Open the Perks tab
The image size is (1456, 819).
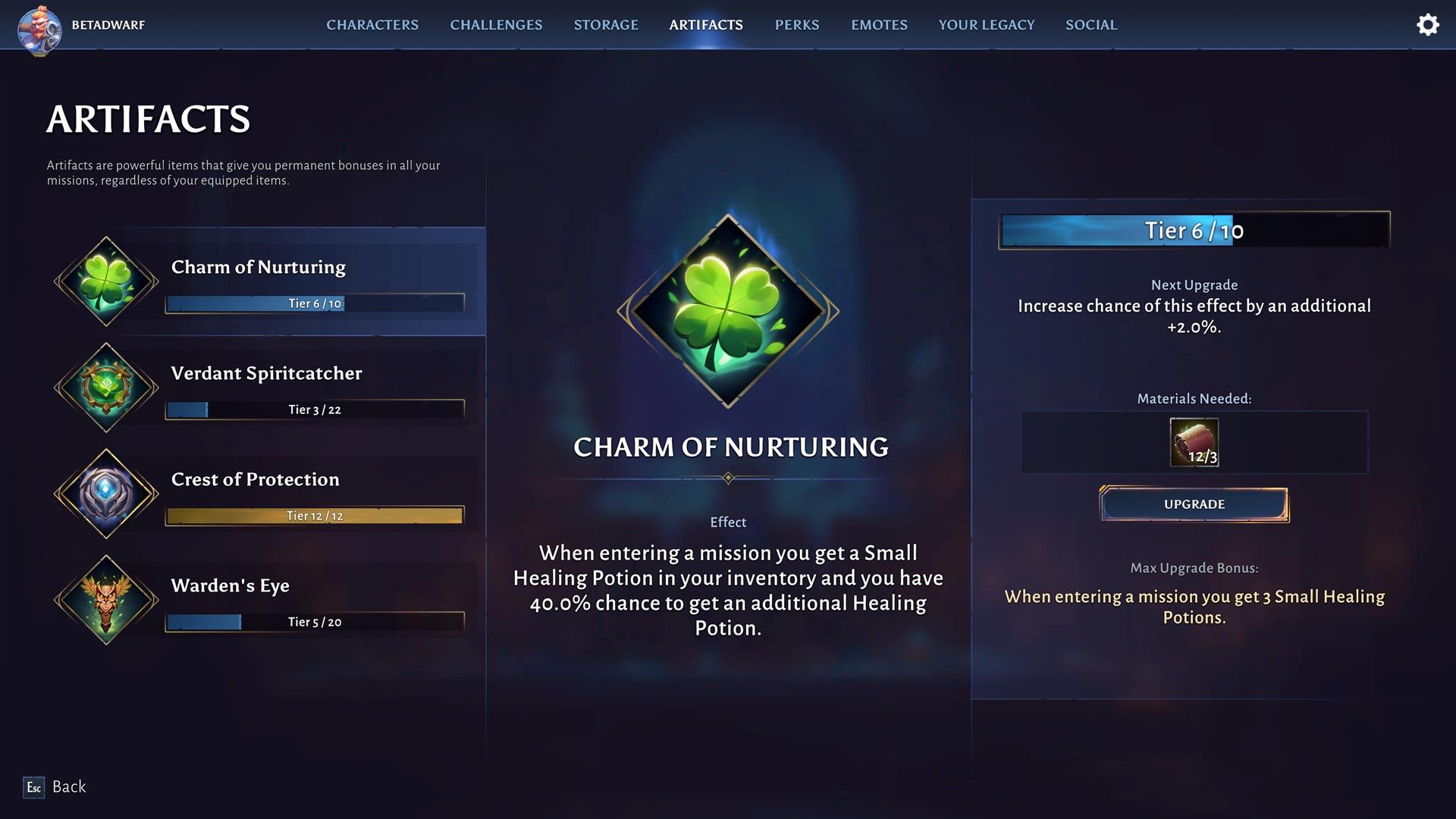click(x=797, y=25)
